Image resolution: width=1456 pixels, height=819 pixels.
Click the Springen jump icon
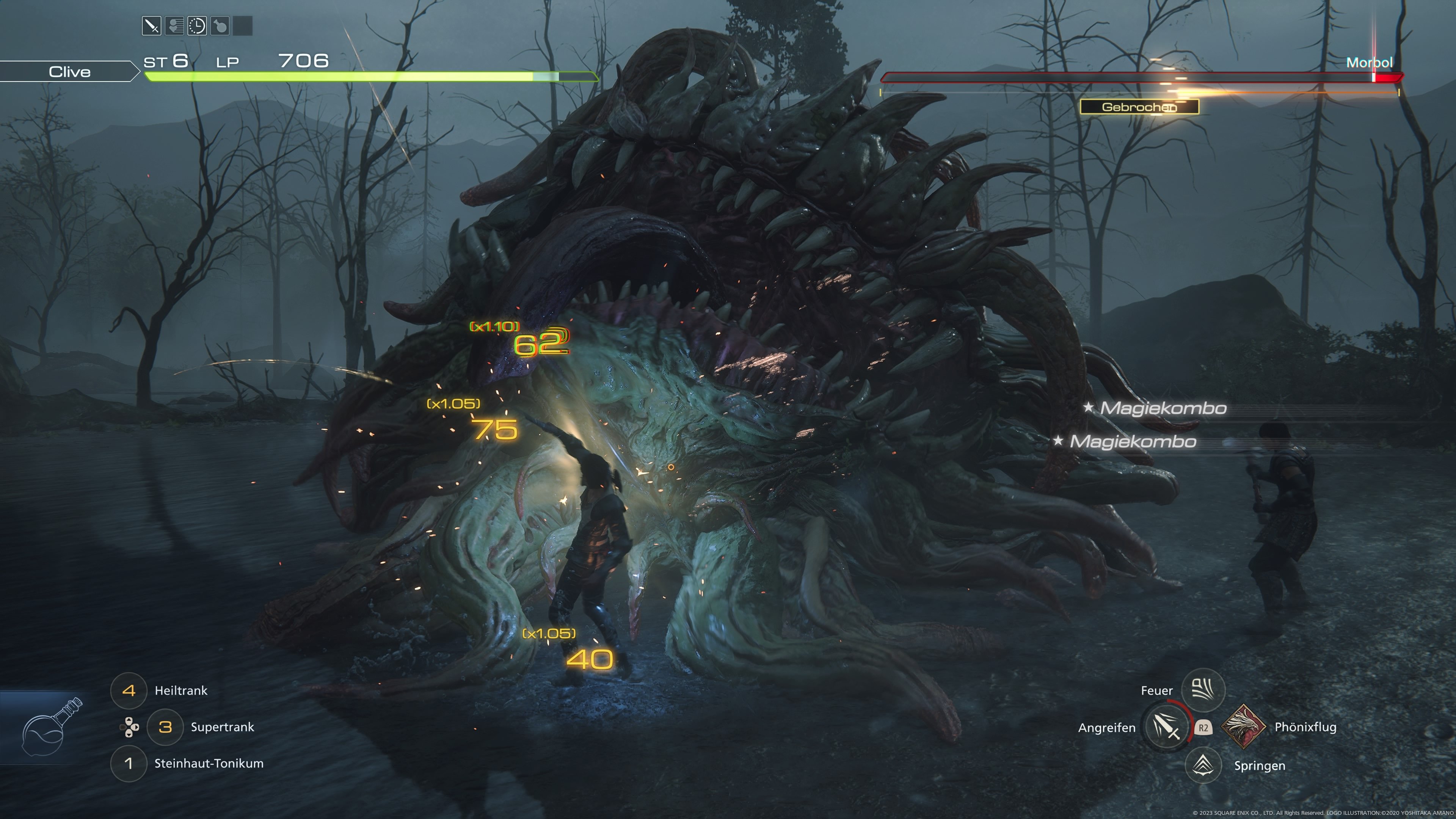[1203, 765]
